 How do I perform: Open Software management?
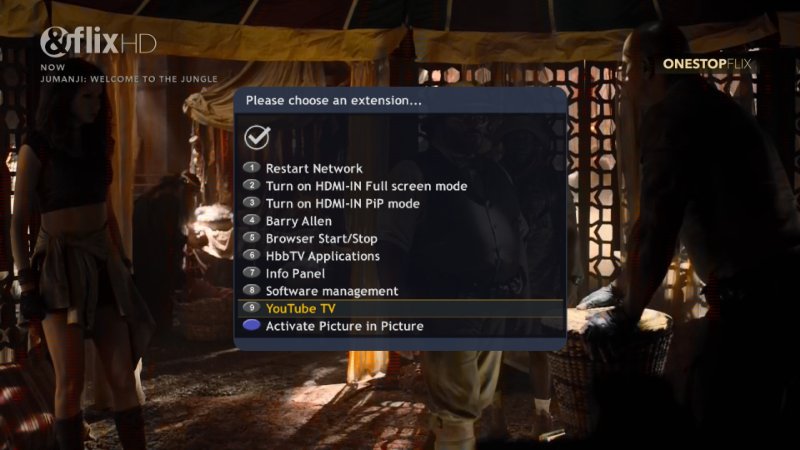pos(331,291)
